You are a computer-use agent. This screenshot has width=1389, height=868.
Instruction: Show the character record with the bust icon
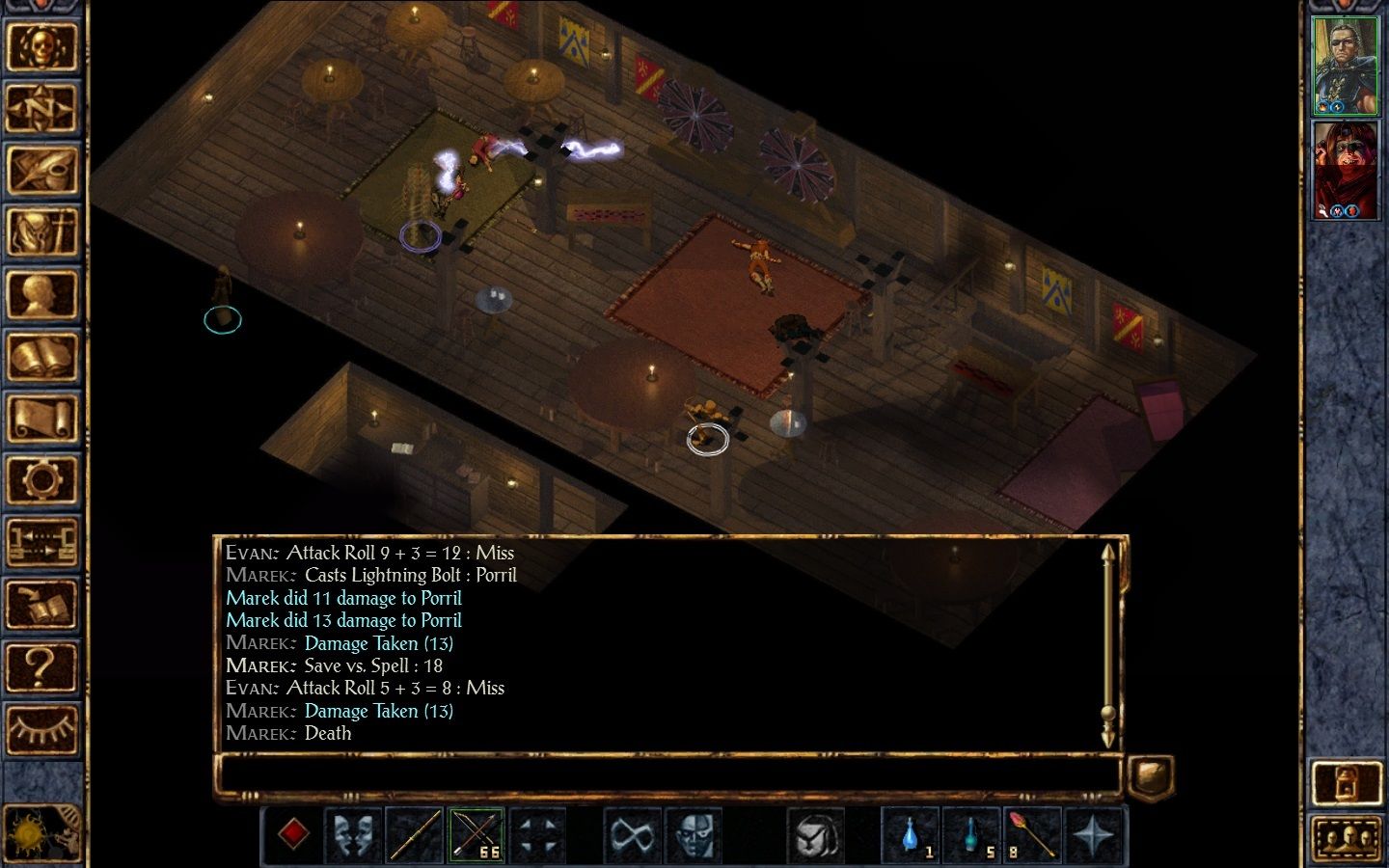41,294
